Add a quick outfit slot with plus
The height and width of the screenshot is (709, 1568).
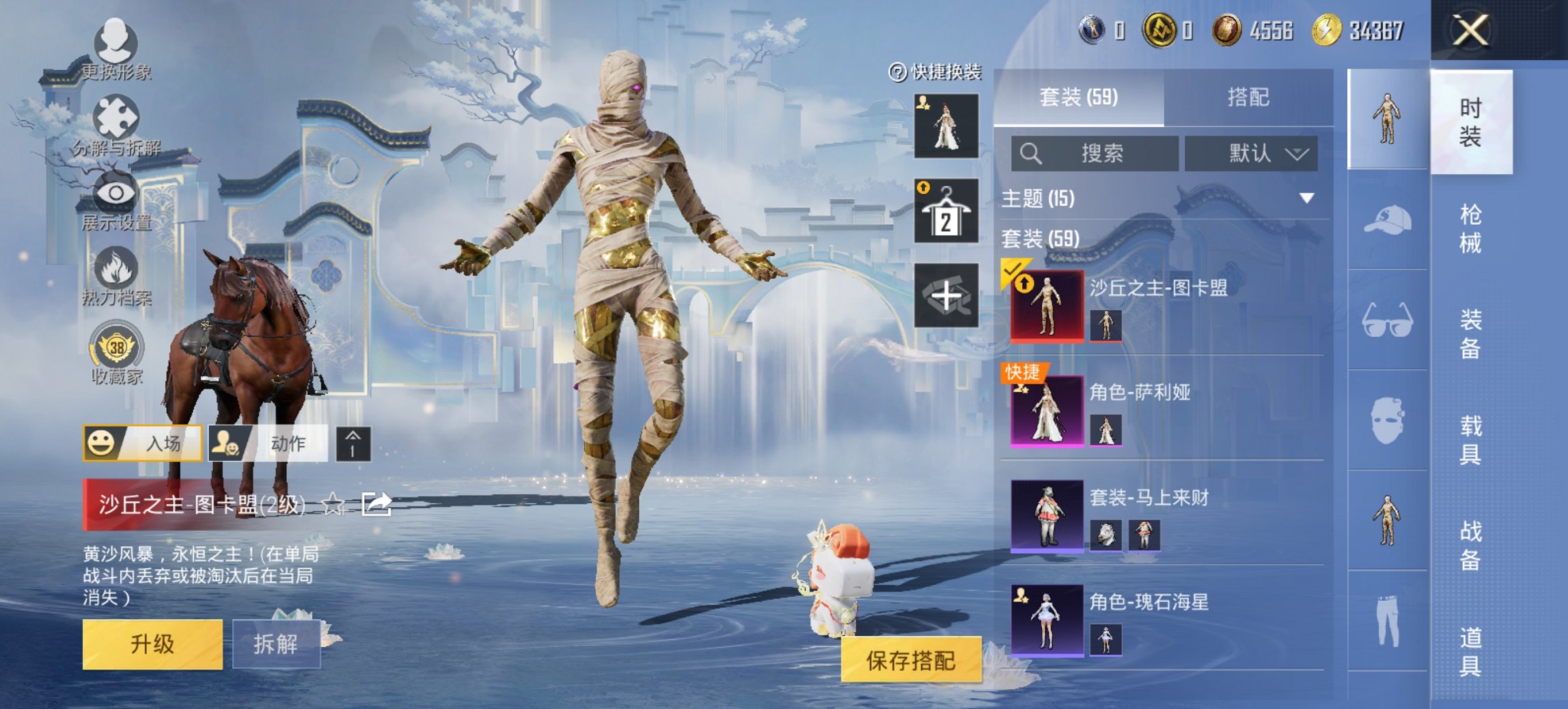coord(946,296)
